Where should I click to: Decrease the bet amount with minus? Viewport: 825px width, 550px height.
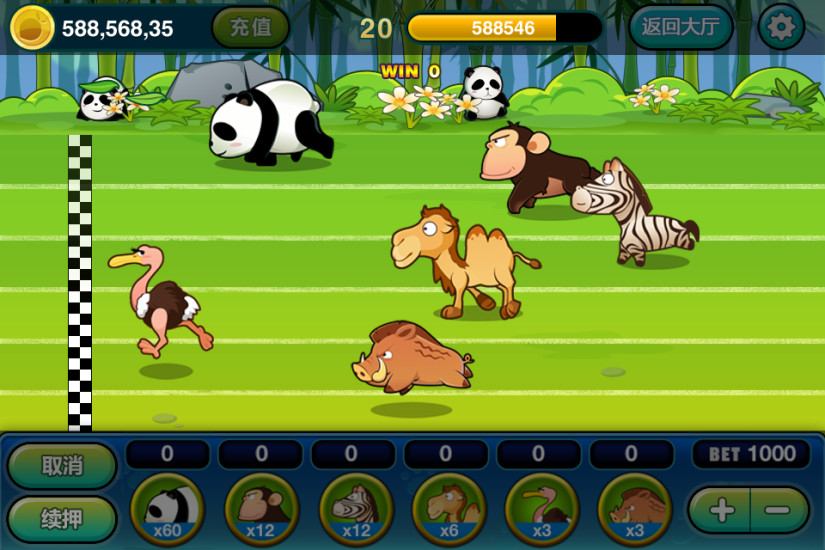[778, 510]
